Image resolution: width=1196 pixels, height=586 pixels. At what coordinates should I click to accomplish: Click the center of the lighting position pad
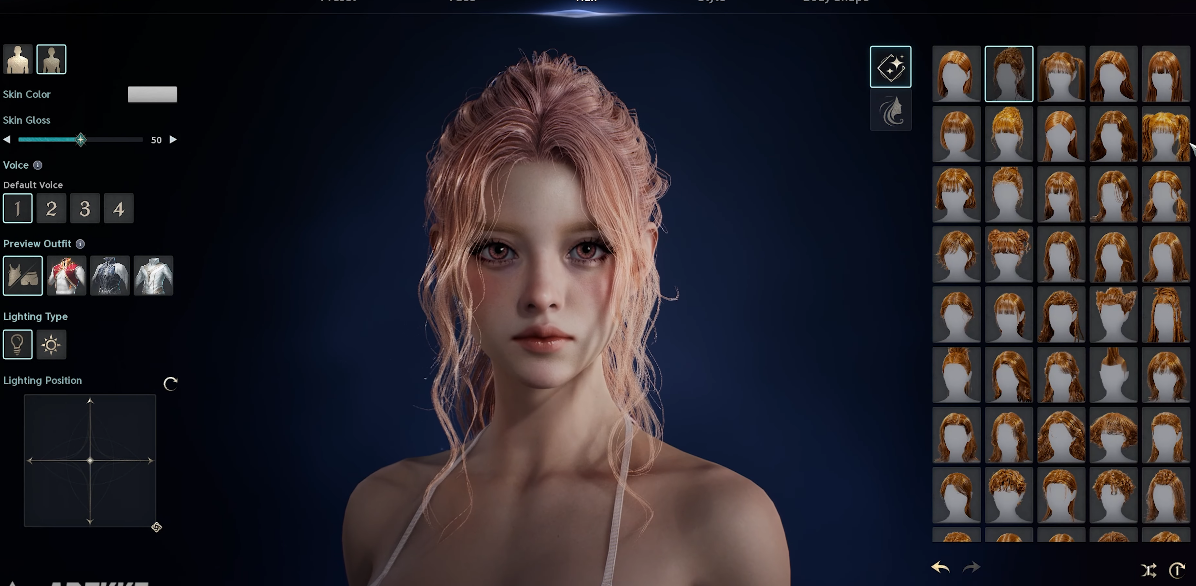point(90,460)
